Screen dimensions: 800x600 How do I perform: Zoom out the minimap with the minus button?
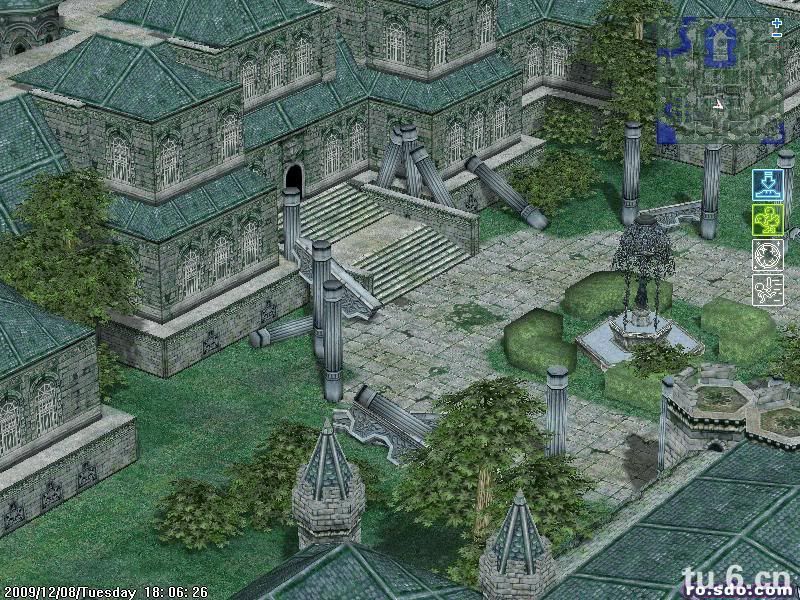tap(777, 36)
